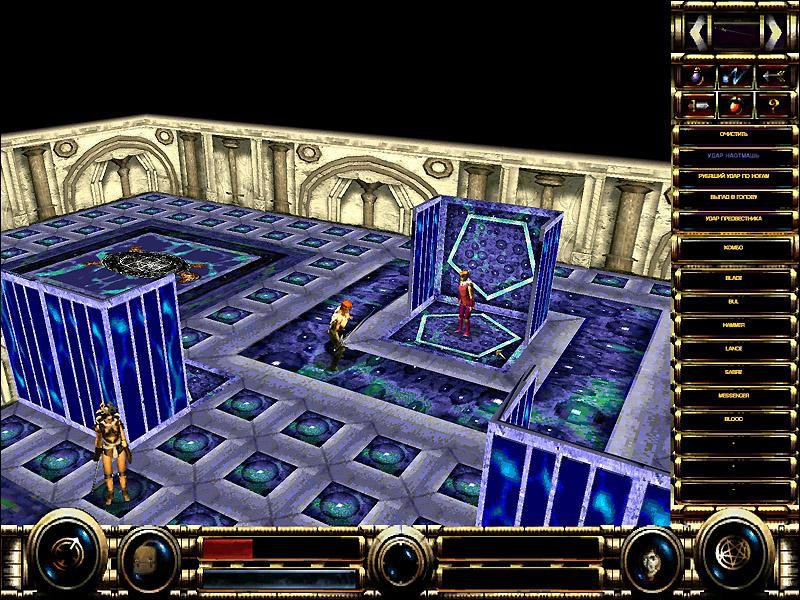Viewport: 800px width, 600px height.
Task: Pick the red potion flask icon
Action: [x=735, y=105]
